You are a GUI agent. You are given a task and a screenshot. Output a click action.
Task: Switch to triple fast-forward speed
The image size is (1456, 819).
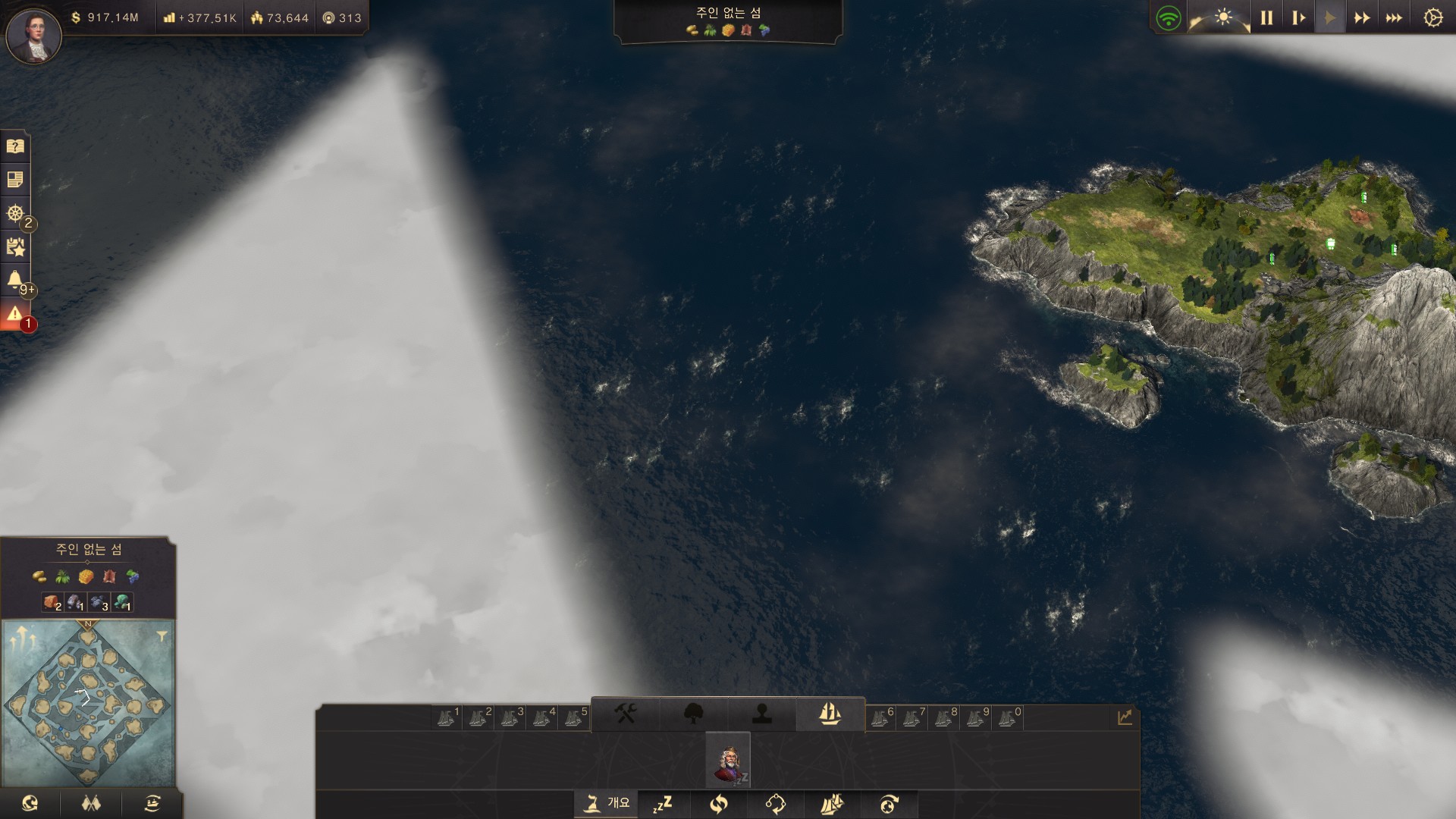(x=1394, y=17)
